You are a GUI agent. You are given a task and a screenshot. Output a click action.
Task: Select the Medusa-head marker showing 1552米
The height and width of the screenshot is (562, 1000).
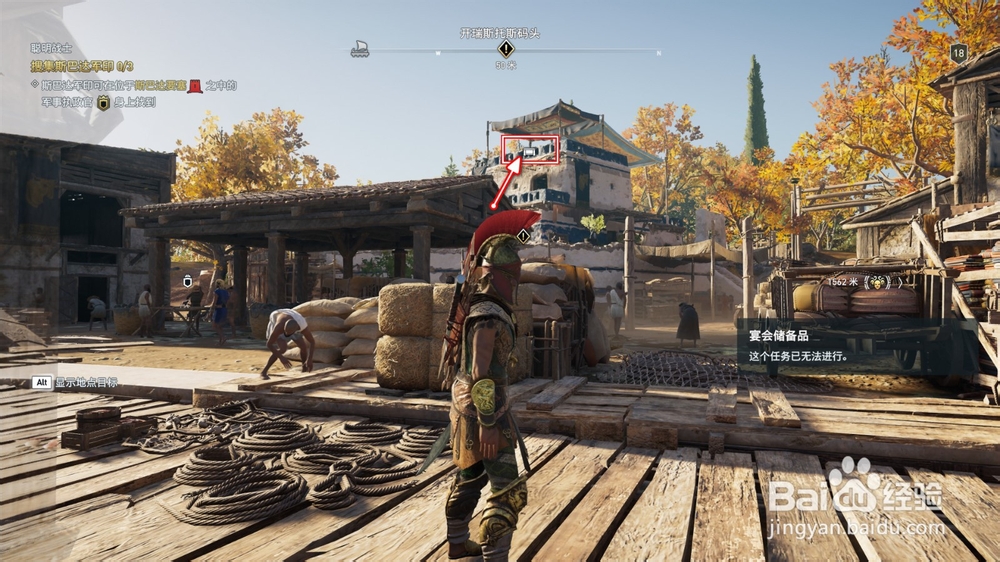(877, 282)
